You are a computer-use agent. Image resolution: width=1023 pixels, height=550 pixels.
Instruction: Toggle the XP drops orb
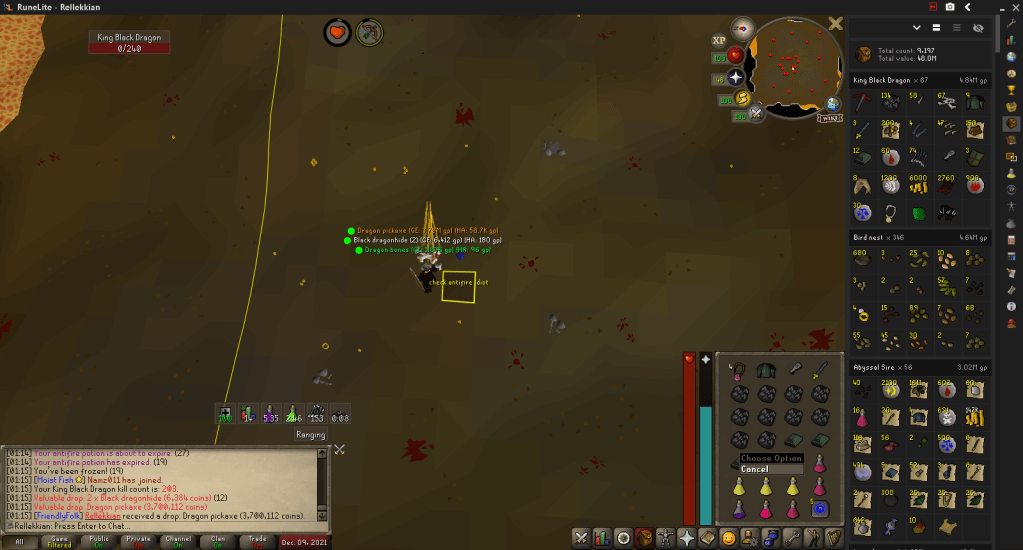pyautogui.click(x=719, y=40)
